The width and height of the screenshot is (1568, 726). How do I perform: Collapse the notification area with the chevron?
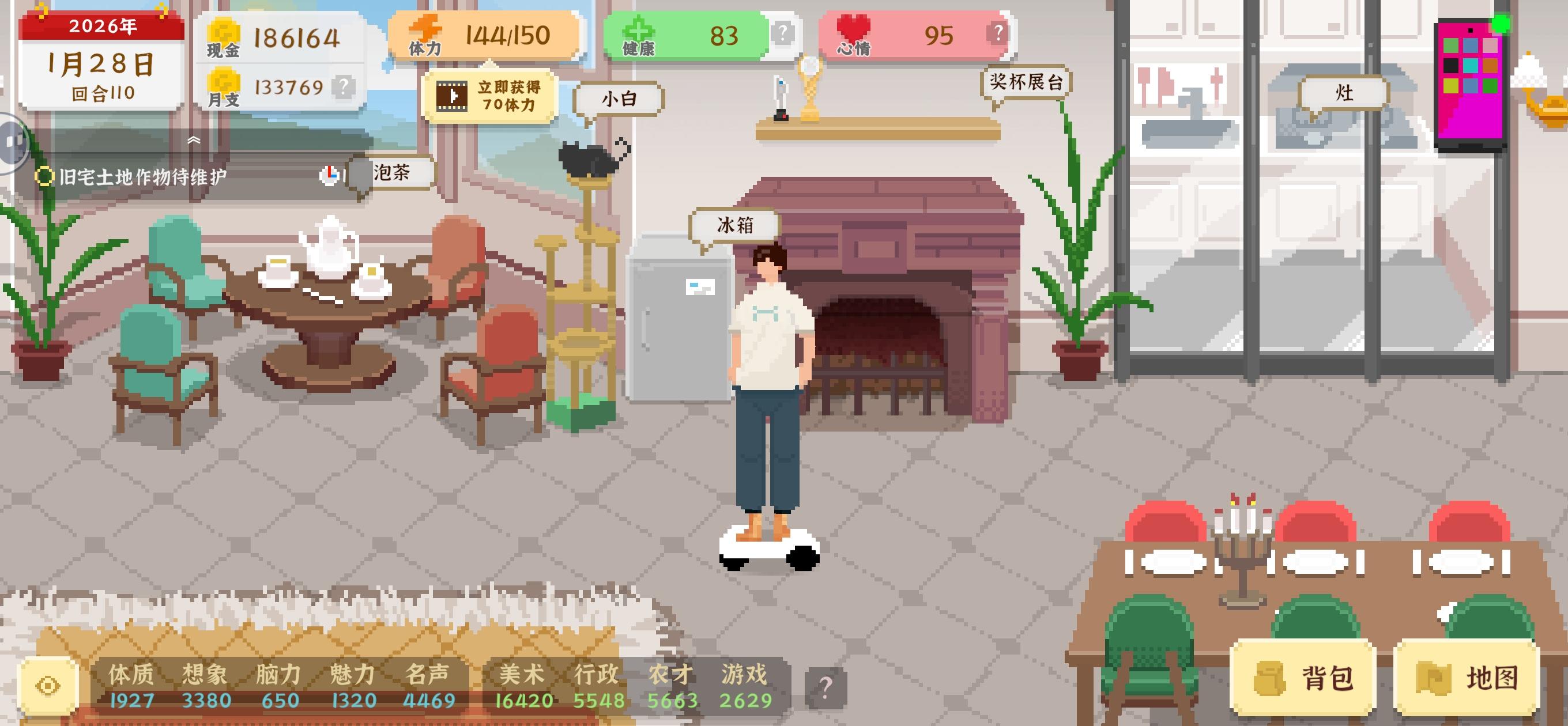pos(195,140)
